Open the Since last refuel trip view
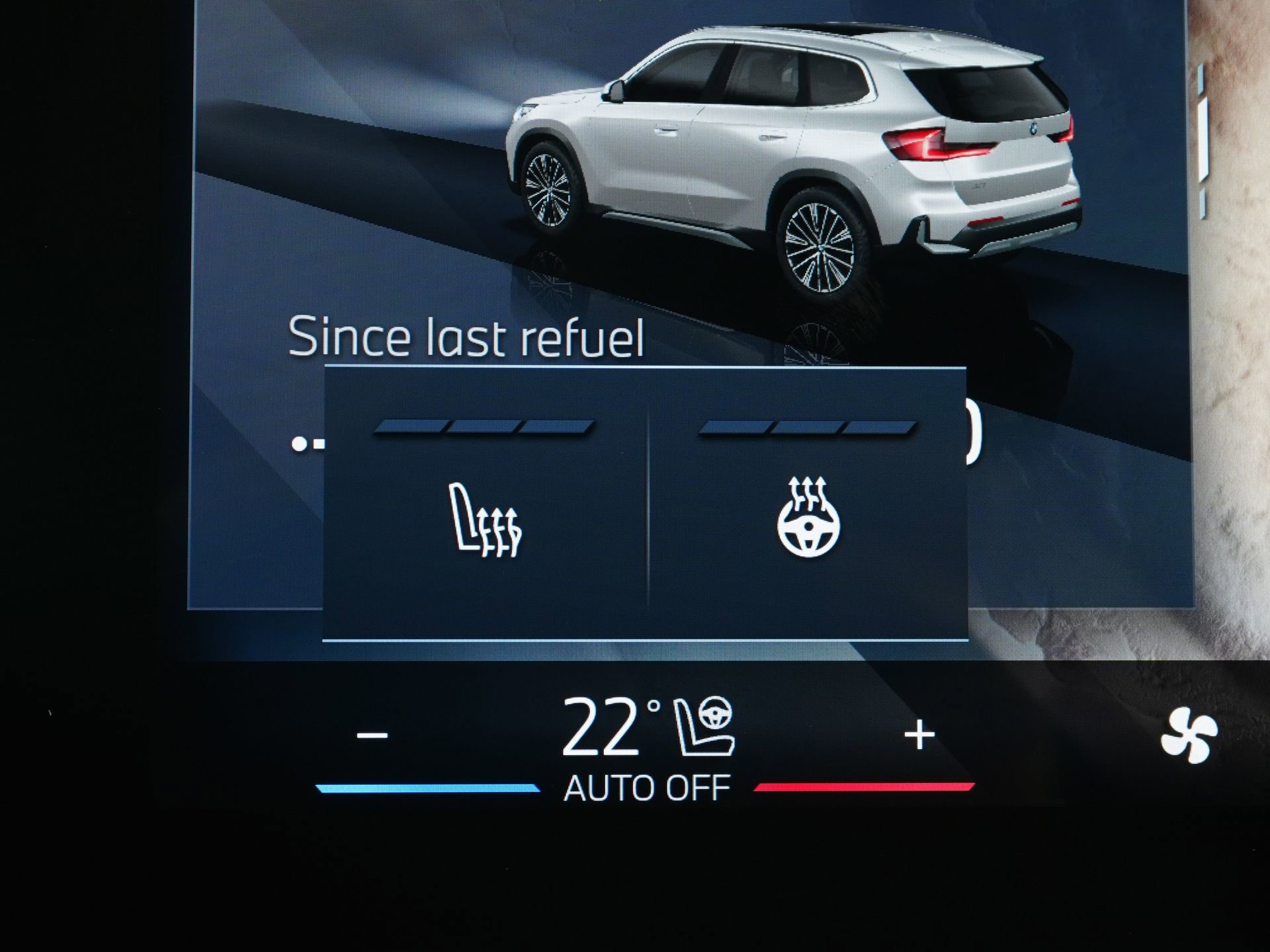Viewport: 1270px width, 952px height. point(470,337)
